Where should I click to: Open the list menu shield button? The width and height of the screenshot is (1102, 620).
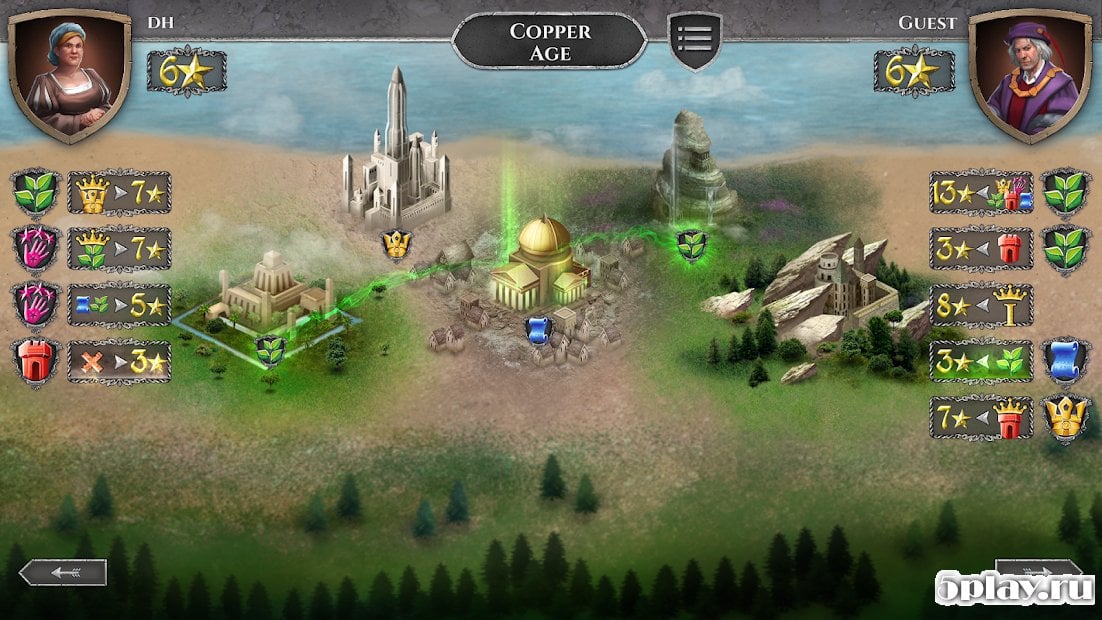click(x=694, y=40)
